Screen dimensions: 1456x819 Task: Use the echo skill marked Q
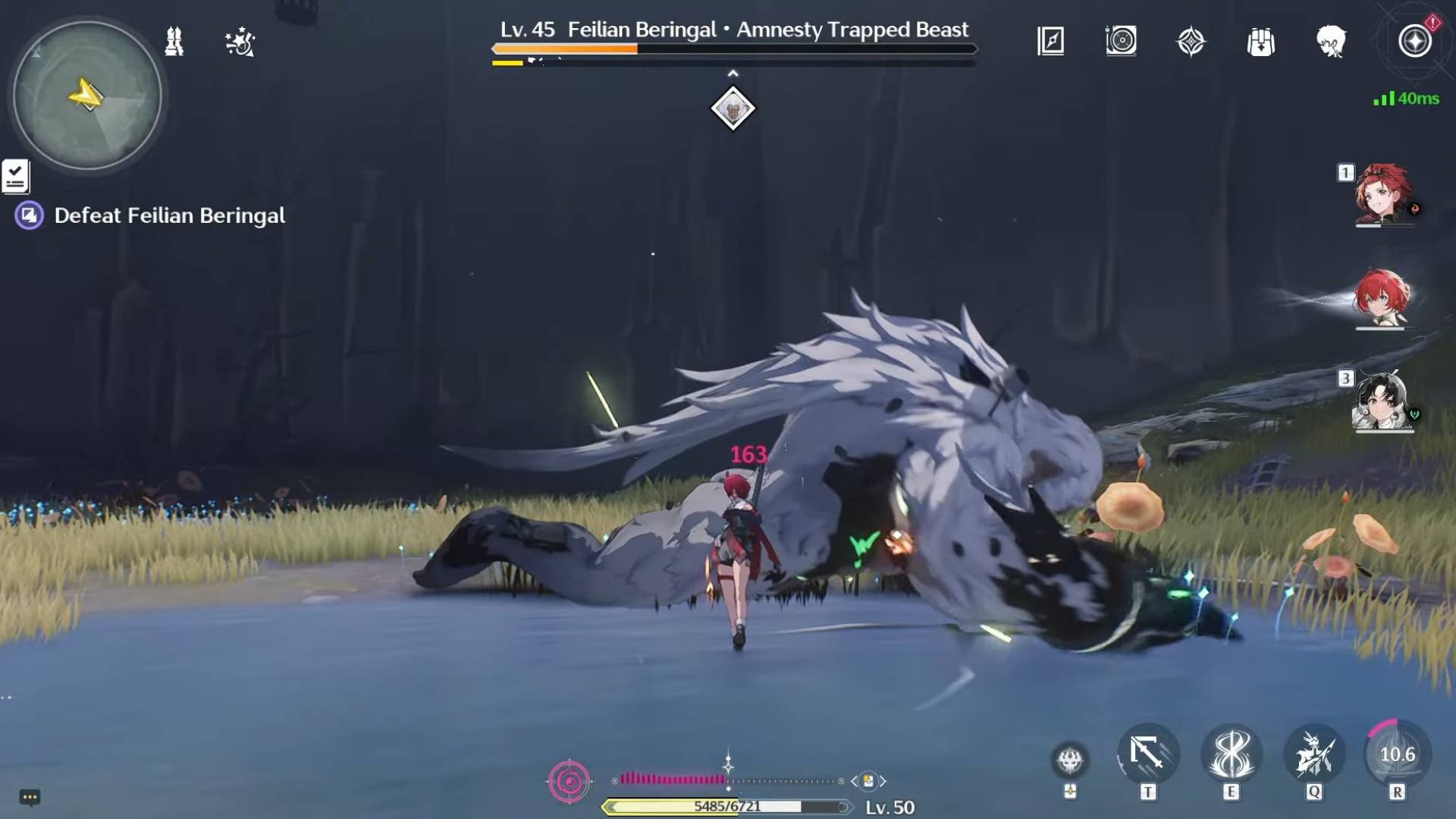click(x=1314, y=755)
